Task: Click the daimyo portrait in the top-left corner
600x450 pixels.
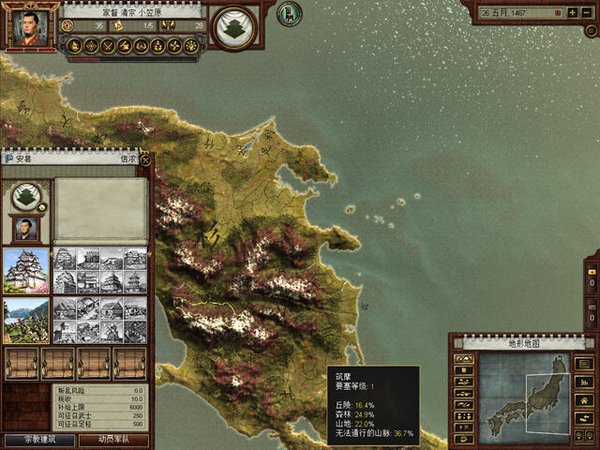Action: [x=28, y=27]
